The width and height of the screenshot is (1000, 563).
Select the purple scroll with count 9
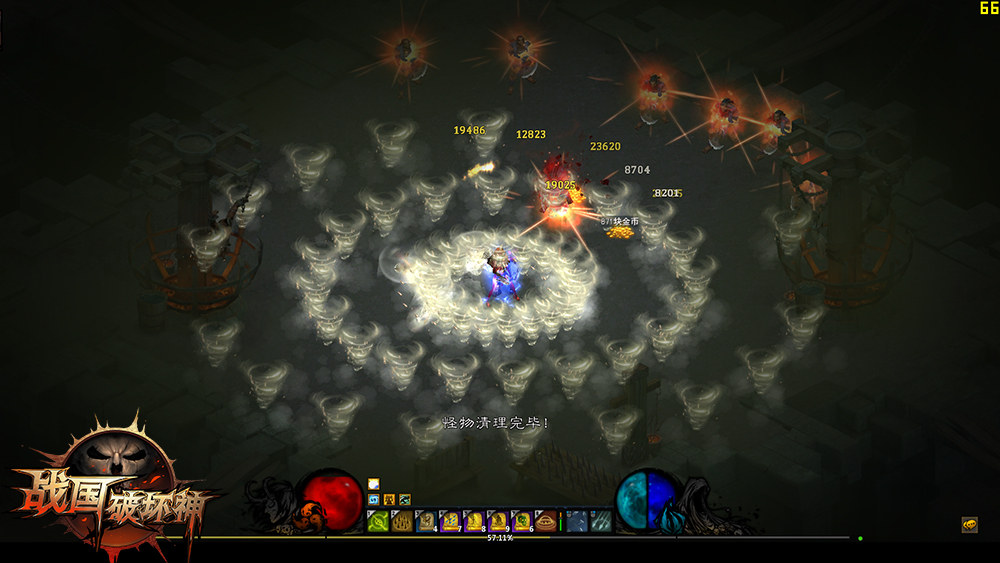(498, 521)
